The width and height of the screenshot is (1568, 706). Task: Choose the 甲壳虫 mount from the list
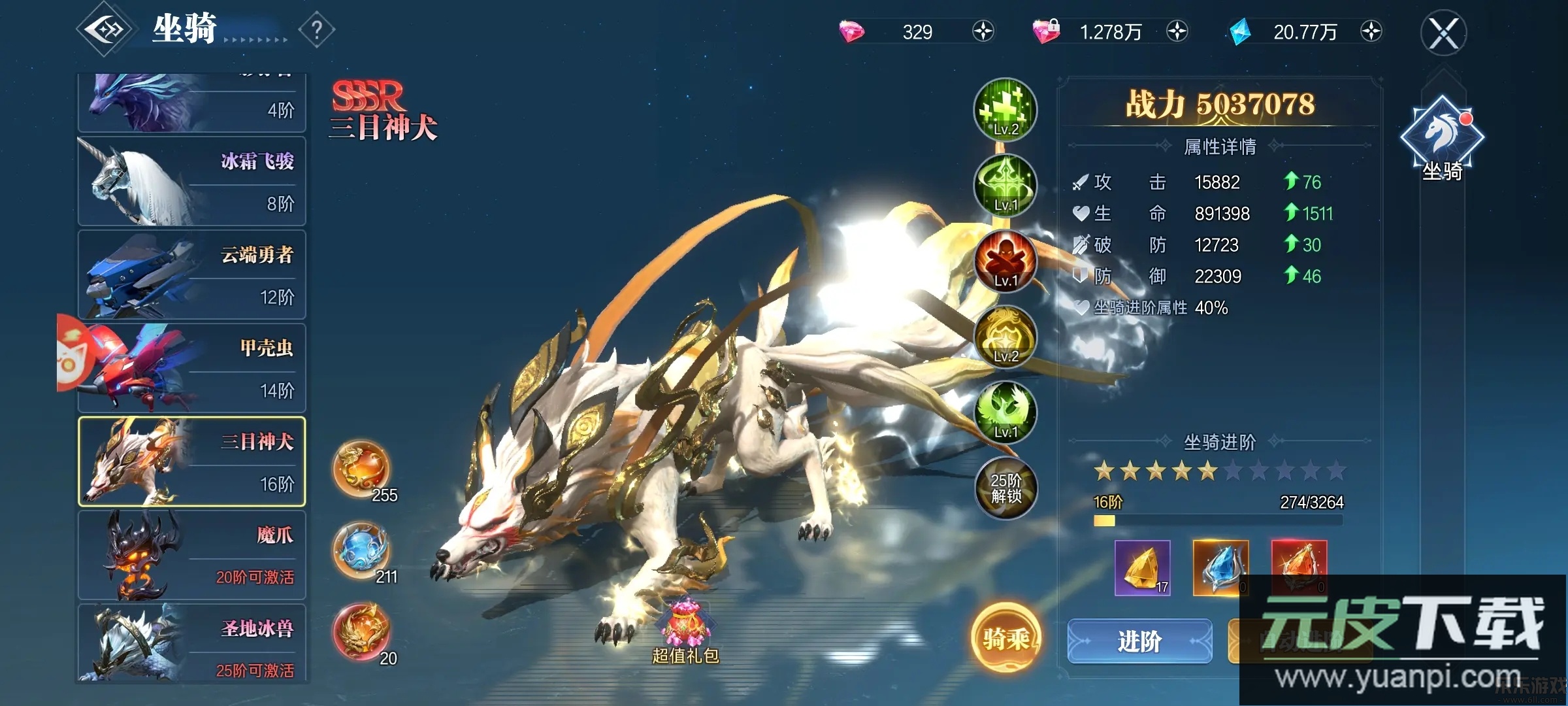(192, 368)
